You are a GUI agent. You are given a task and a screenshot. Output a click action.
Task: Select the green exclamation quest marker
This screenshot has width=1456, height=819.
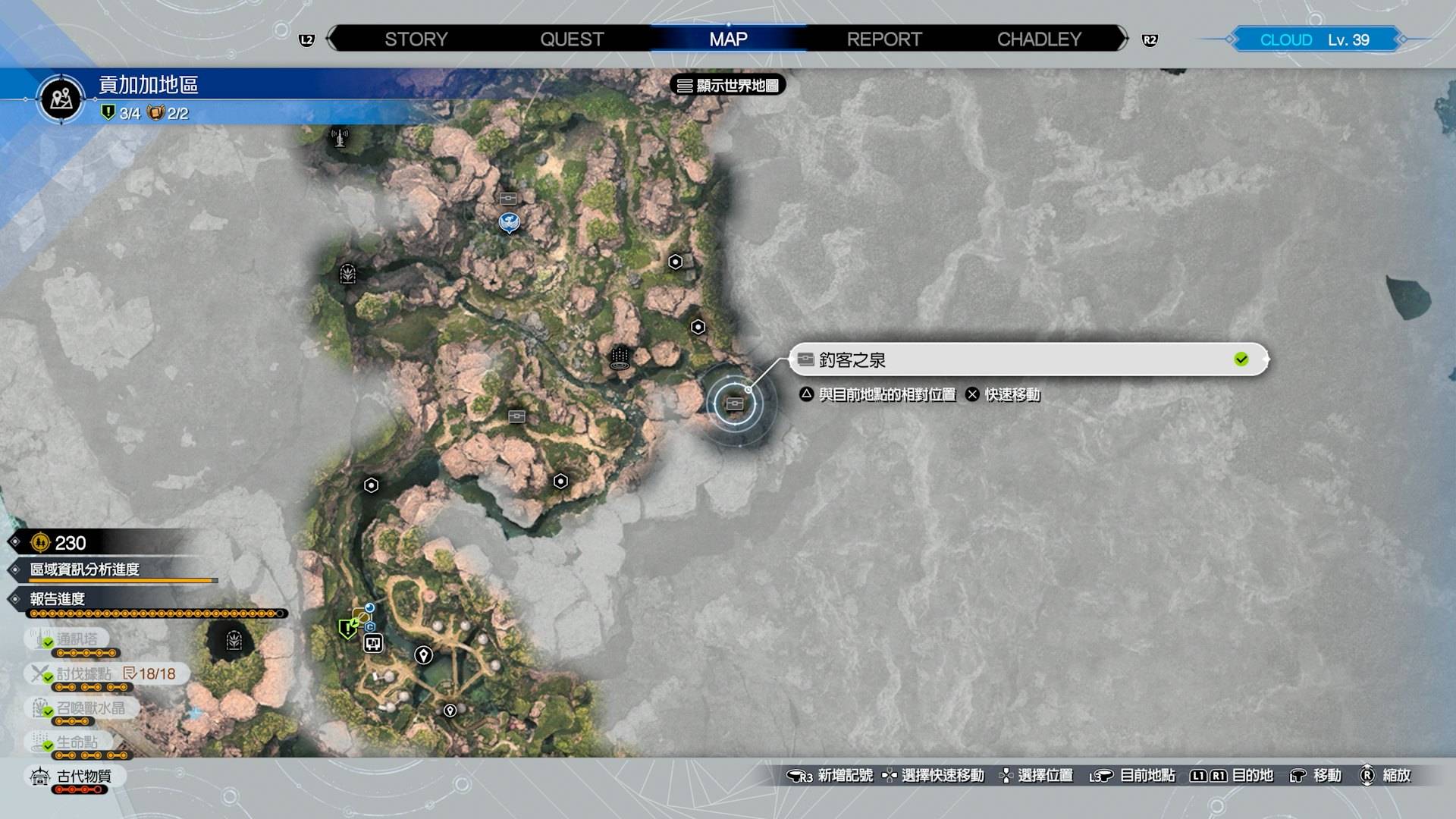[x=347, y=629]
